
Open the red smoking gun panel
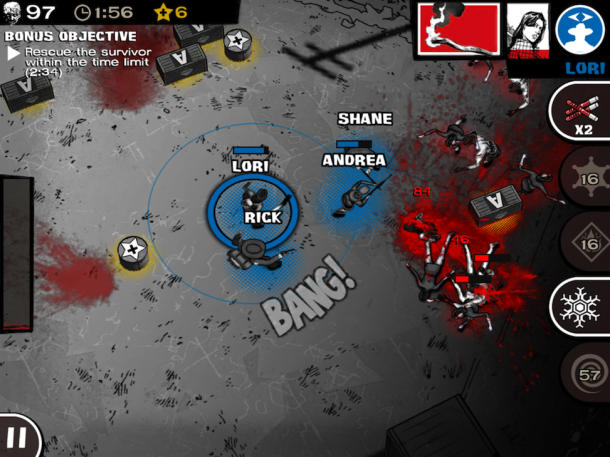[457, 28]
